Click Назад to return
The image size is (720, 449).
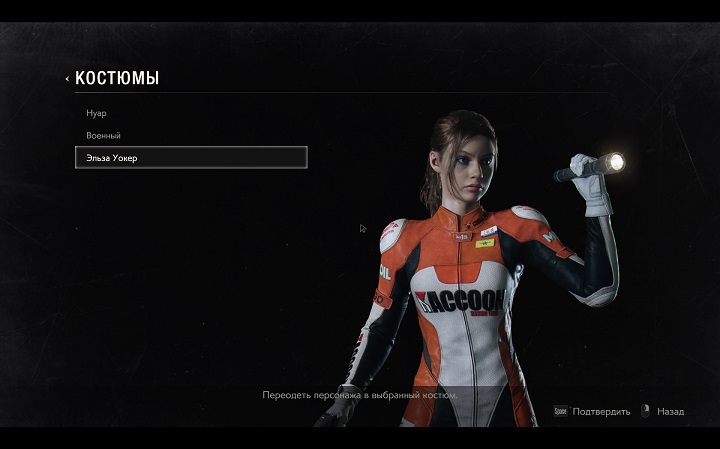(670, 411)
